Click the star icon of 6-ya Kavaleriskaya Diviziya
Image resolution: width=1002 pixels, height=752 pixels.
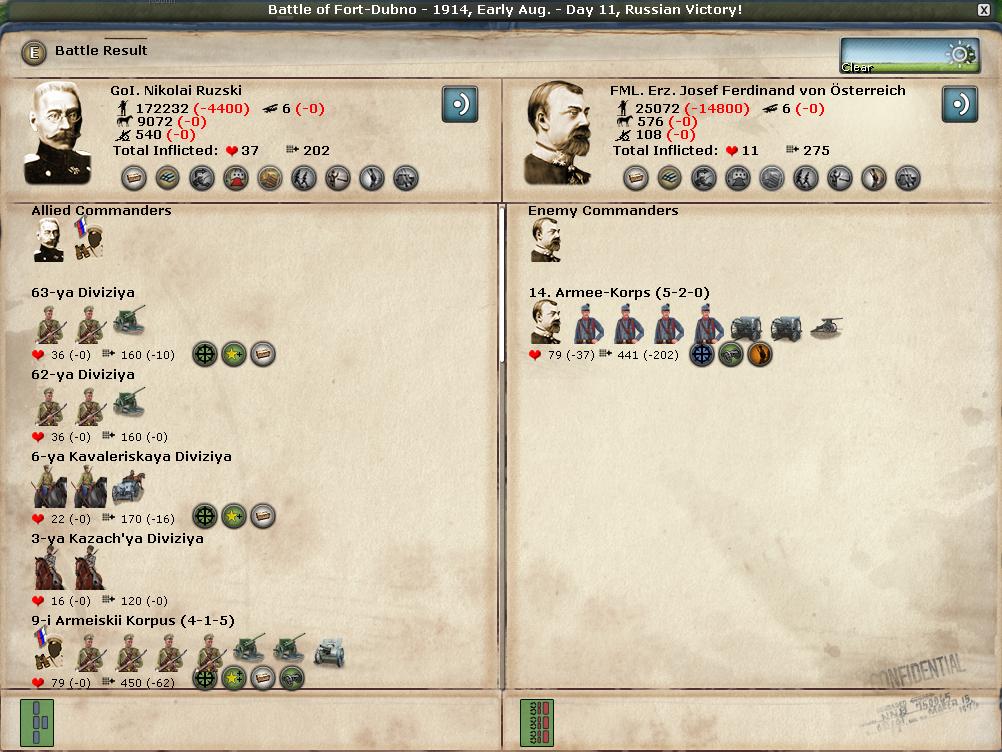[x=234, y=516]
